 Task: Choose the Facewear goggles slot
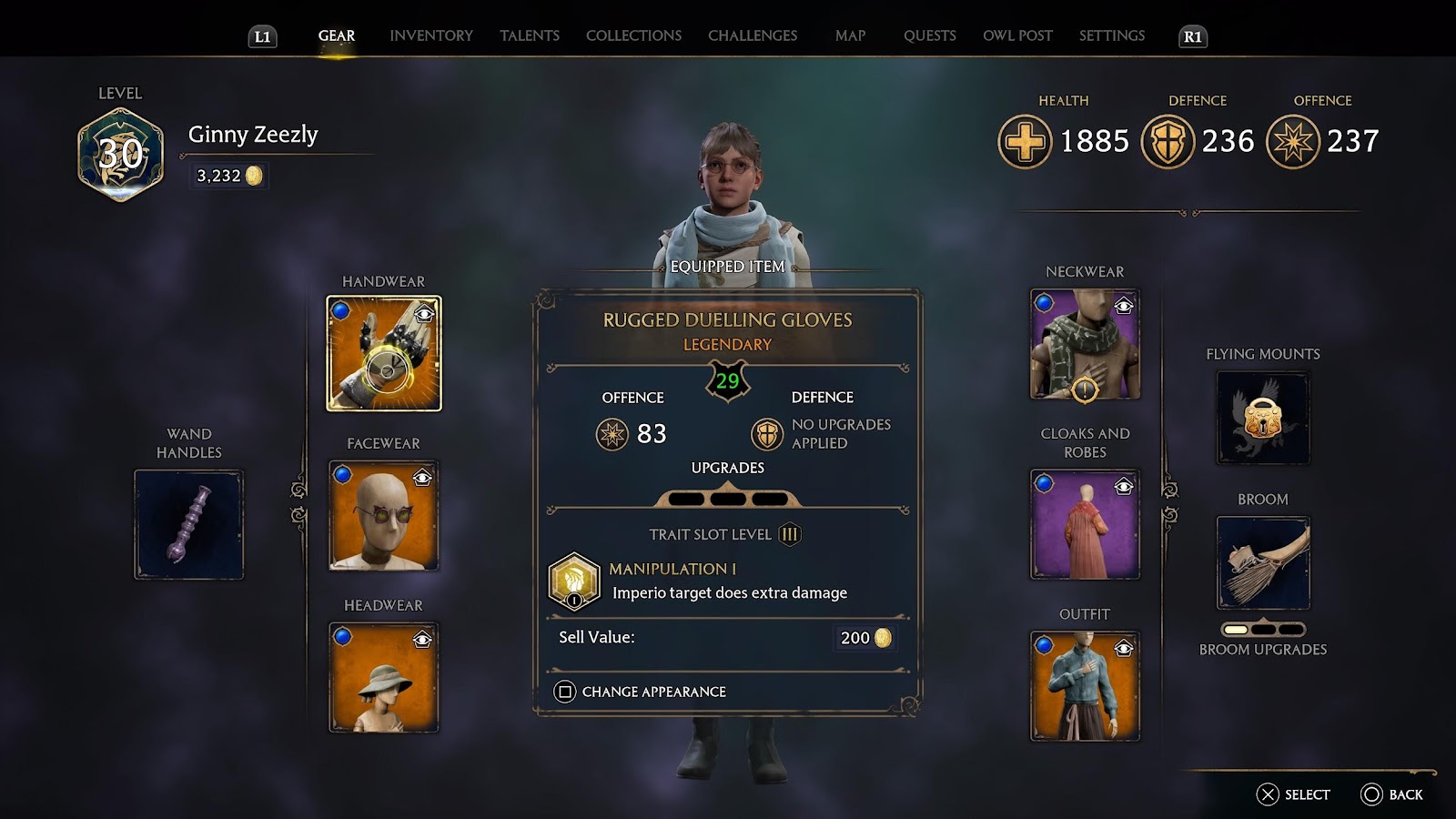click(x=384, y=515)
